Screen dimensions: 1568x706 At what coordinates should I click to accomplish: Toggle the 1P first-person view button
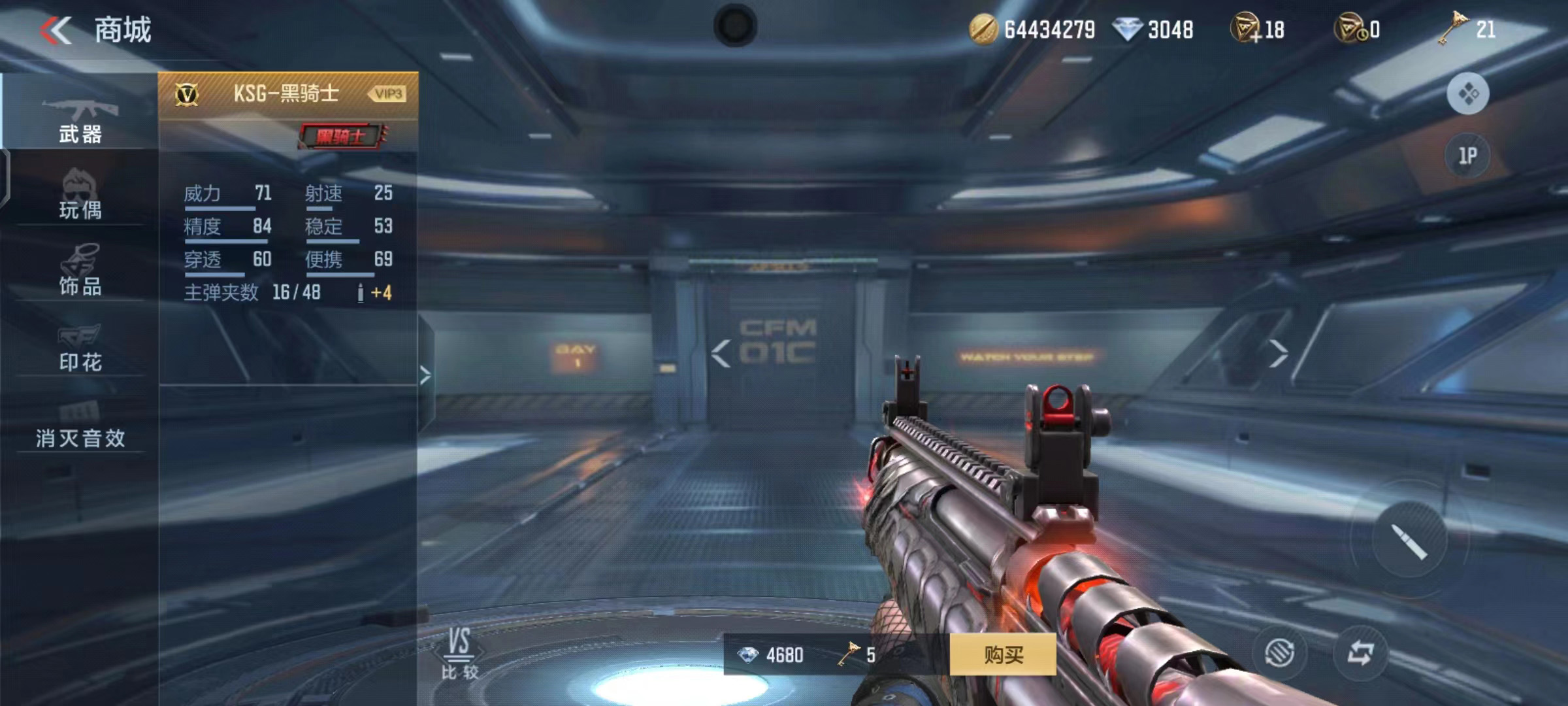tap(1467, 156)
